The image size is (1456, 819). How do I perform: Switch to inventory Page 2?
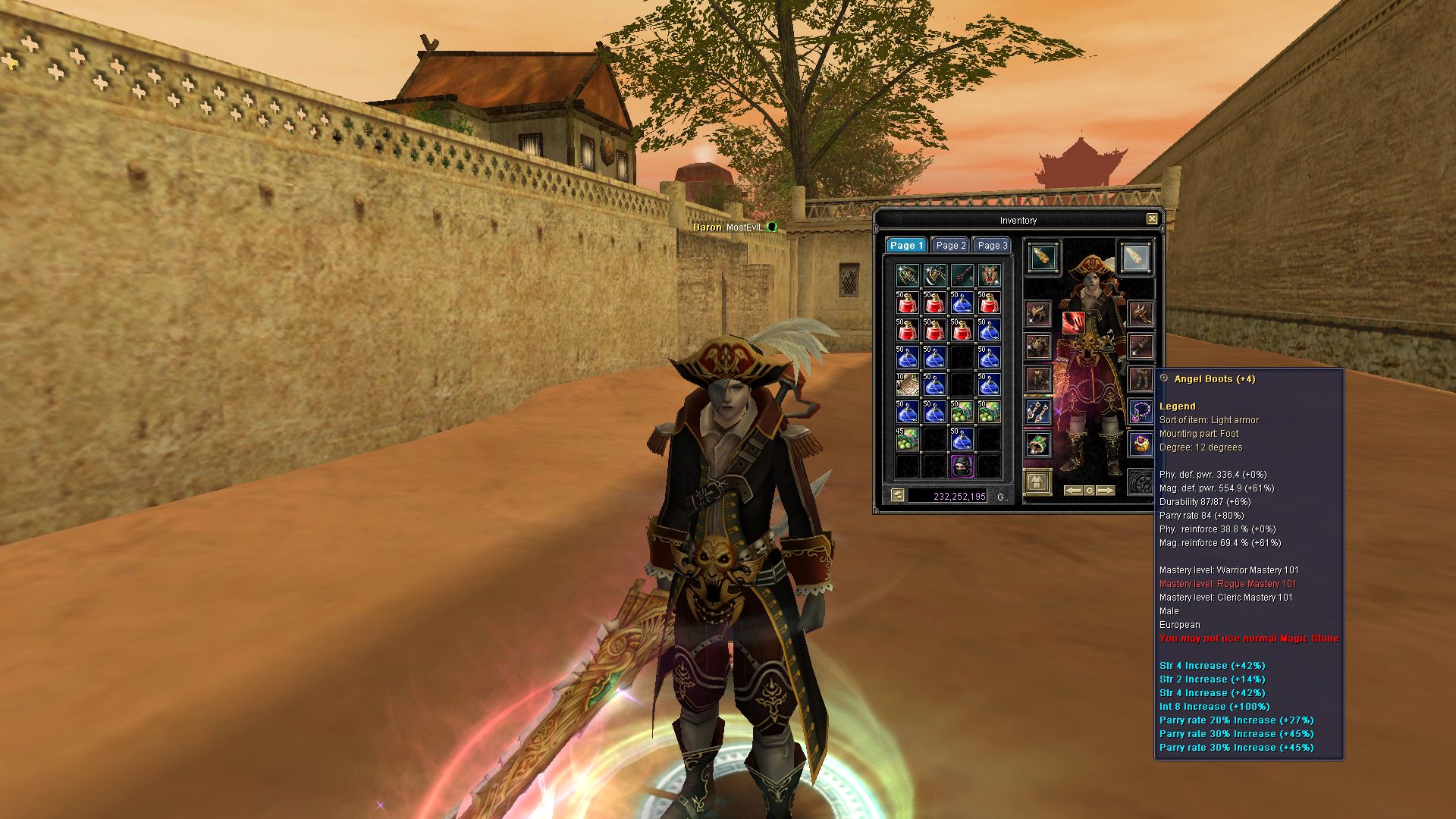point(950,245)
